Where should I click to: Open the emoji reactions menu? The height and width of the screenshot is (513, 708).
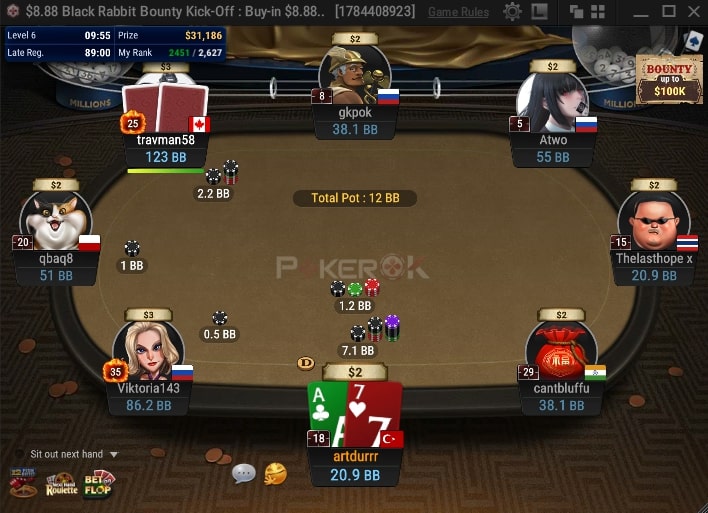click(275, 473)
